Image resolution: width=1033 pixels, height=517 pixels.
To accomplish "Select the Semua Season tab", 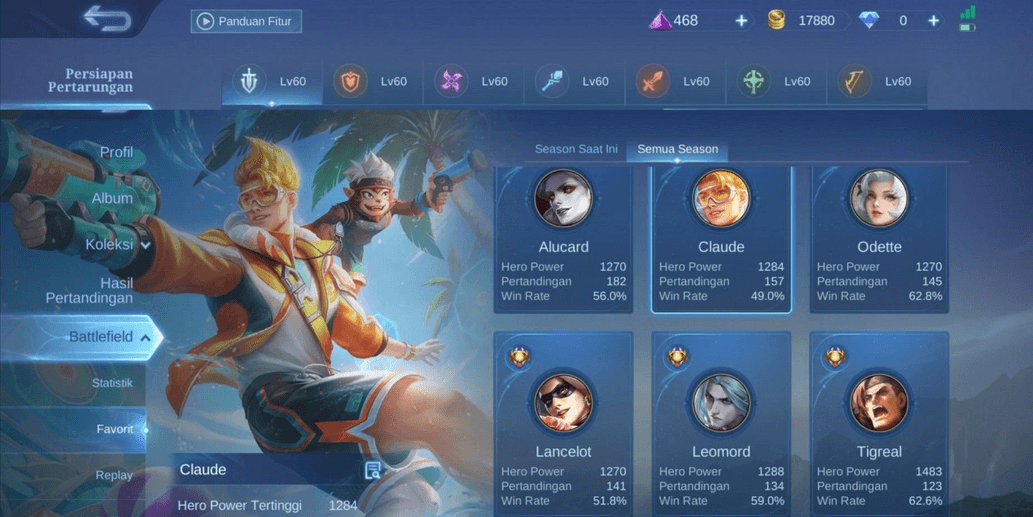I will click(677, 149).
